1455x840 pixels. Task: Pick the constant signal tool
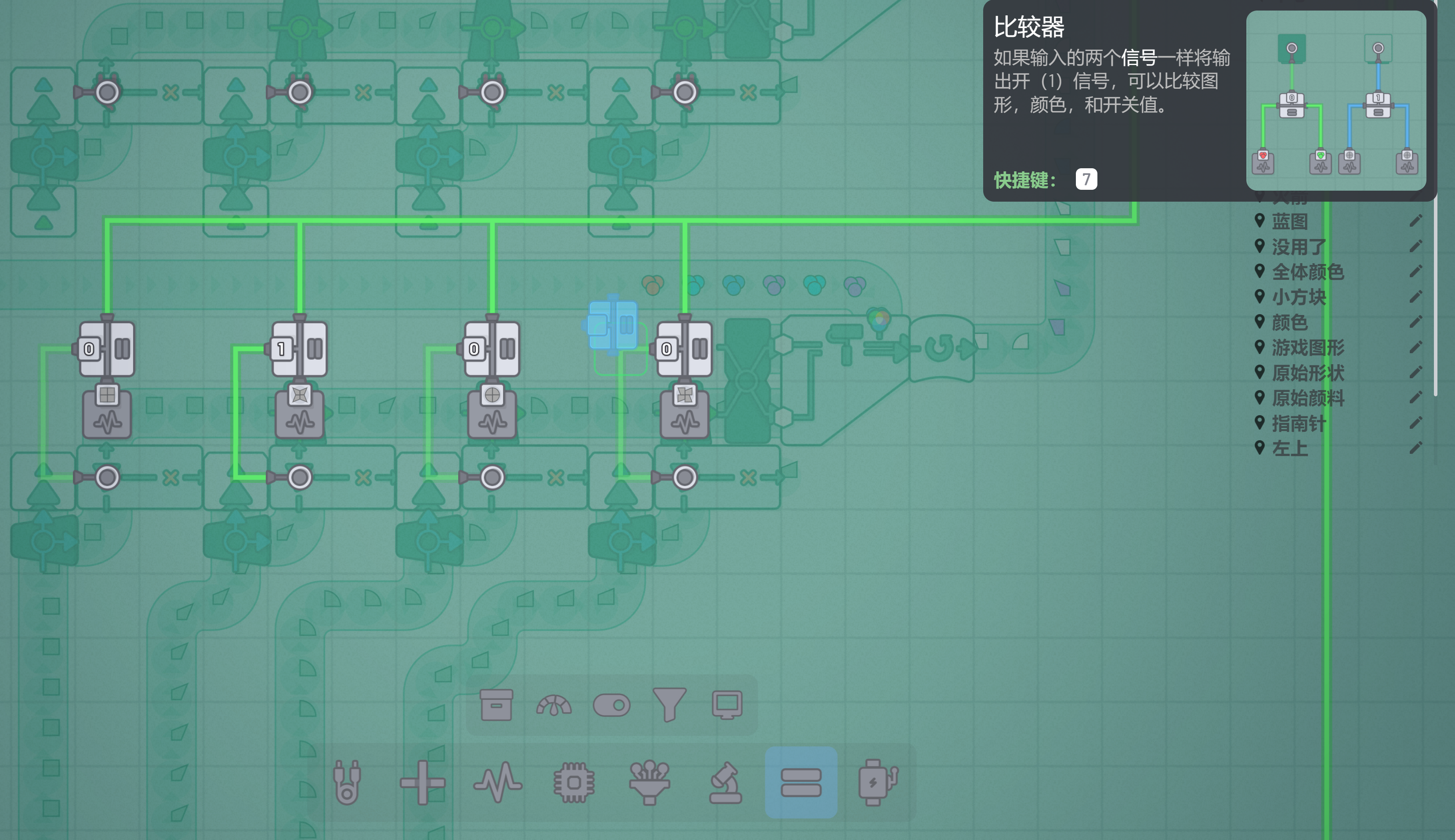point(498,782)
